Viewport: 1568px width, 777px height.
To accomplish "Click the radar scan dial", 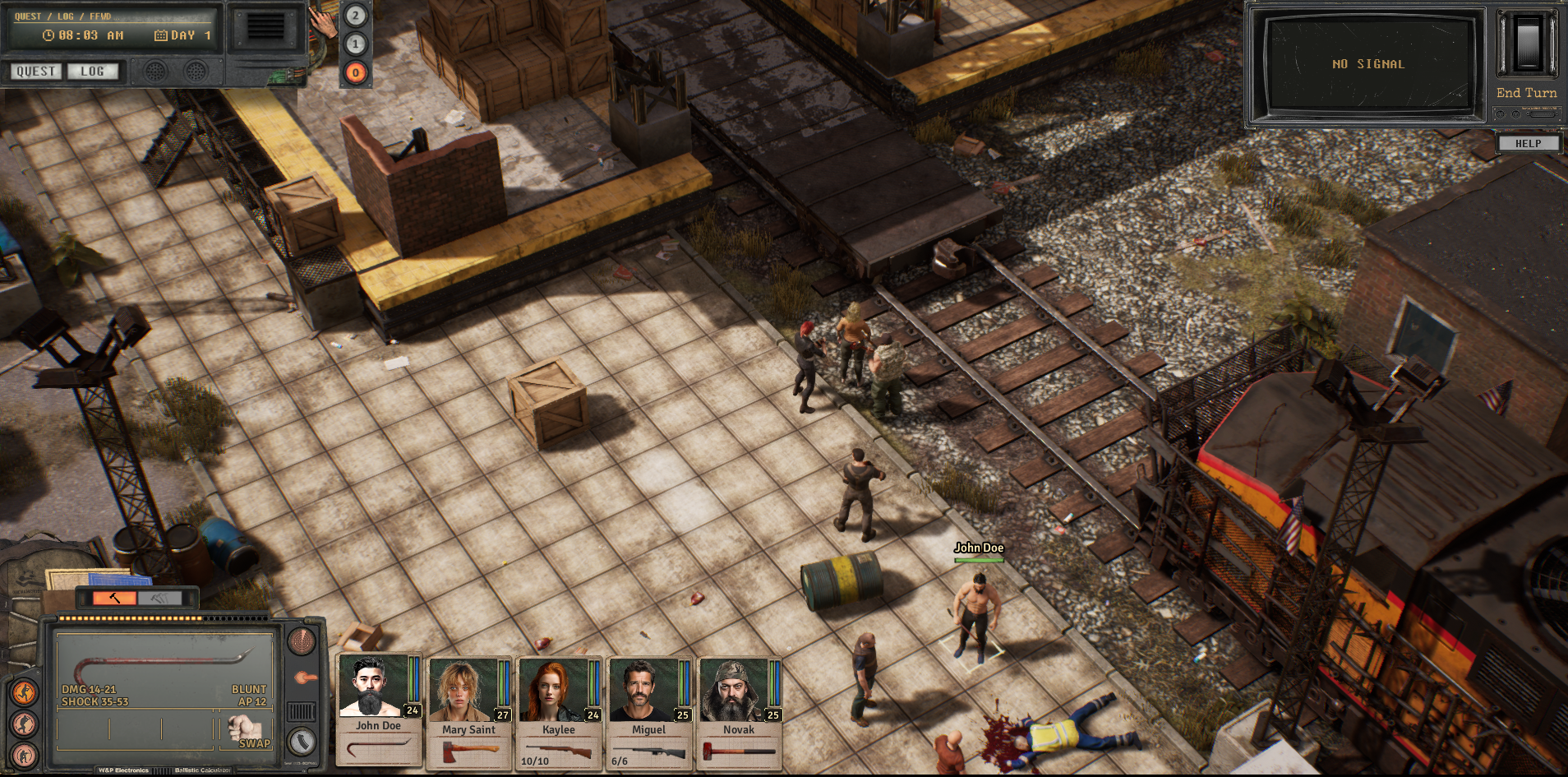I will click(x=302, y=641).
